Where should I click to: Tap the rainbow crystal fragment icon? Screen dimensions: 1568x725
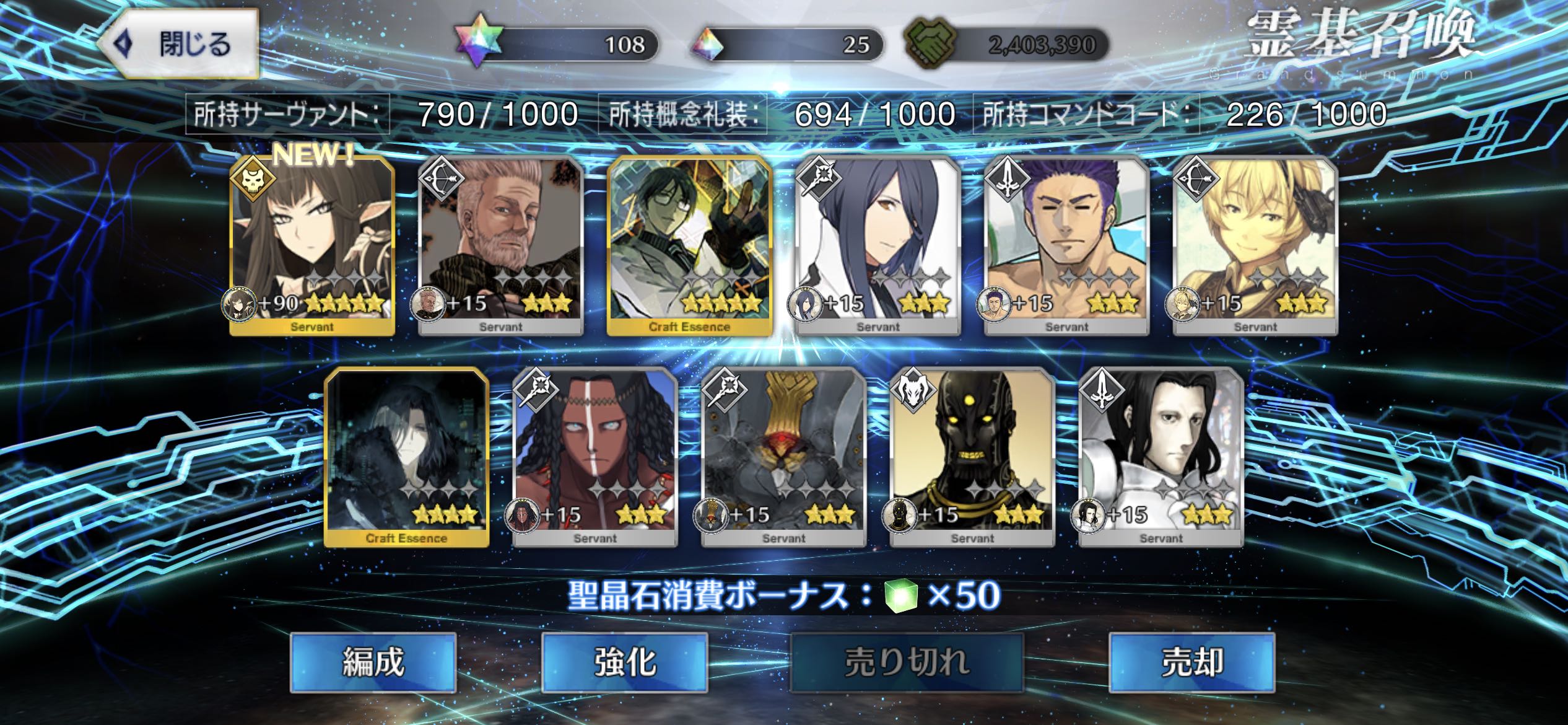coord(708,45)
